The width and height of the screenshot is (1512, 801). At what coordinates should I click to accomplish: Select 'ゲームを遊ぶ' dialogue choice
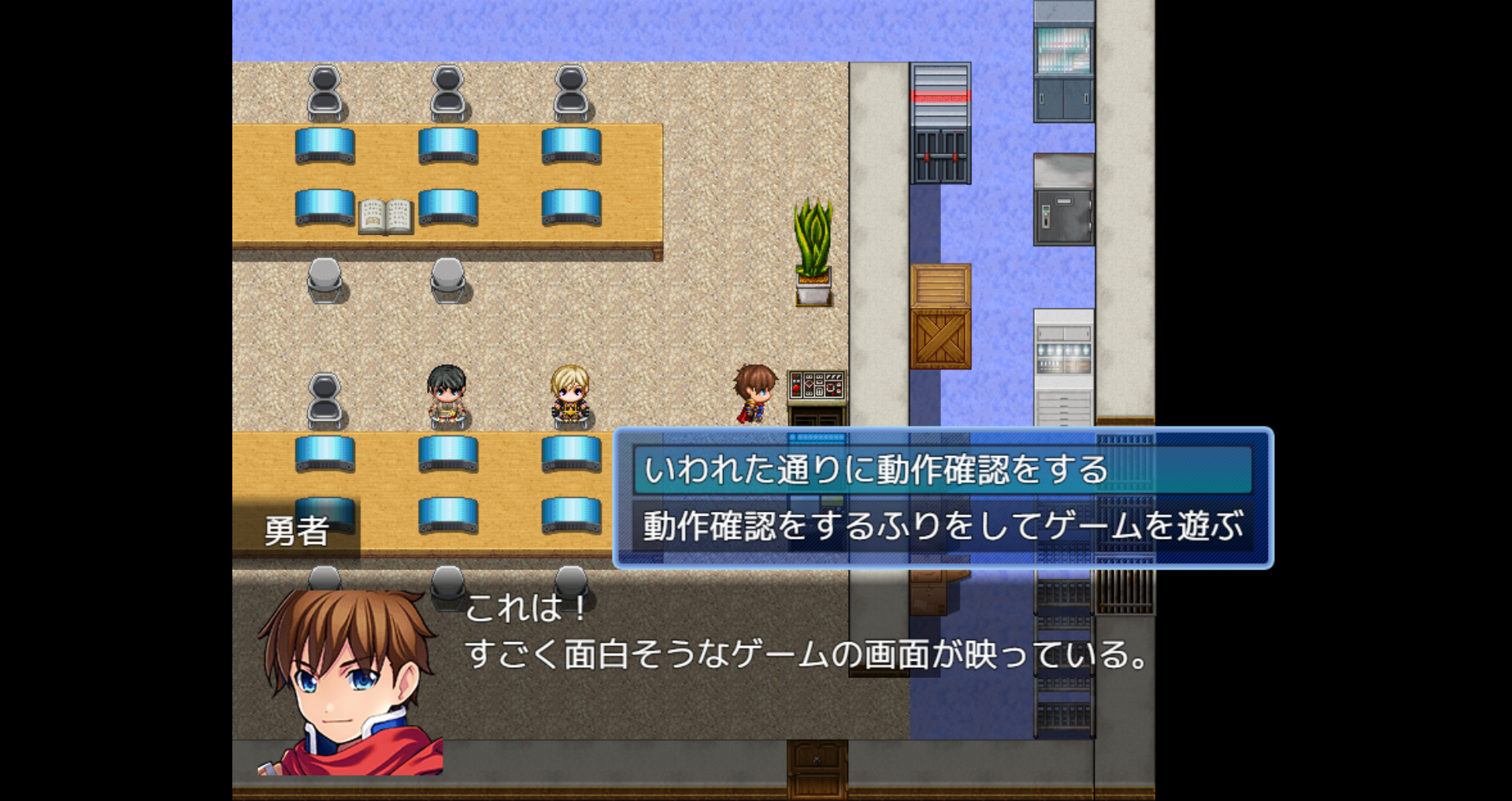[942, 526]
